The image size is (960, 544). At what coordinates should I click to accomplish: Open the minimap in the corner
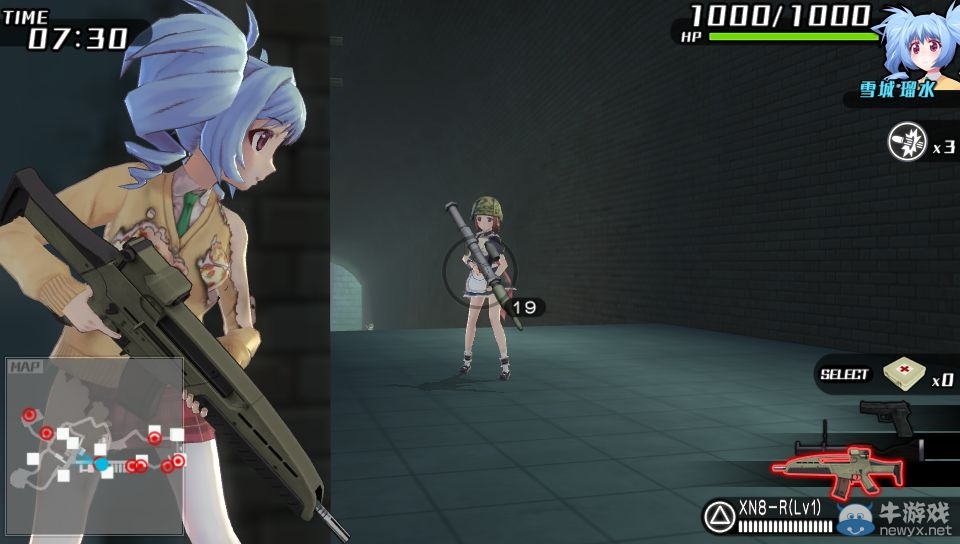tap(95, 445)
